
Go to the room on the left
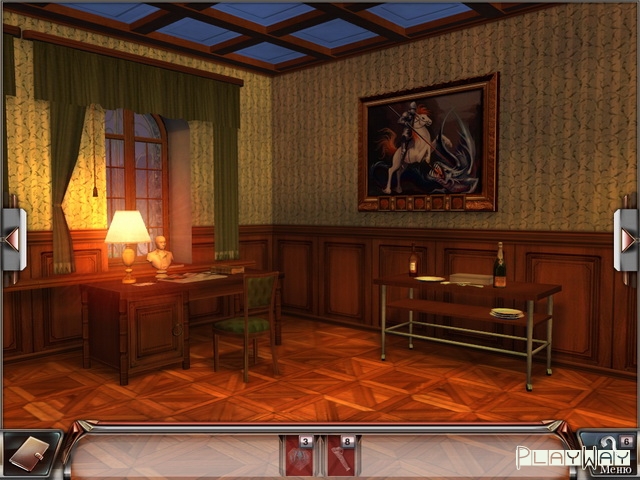click(12, 240)
